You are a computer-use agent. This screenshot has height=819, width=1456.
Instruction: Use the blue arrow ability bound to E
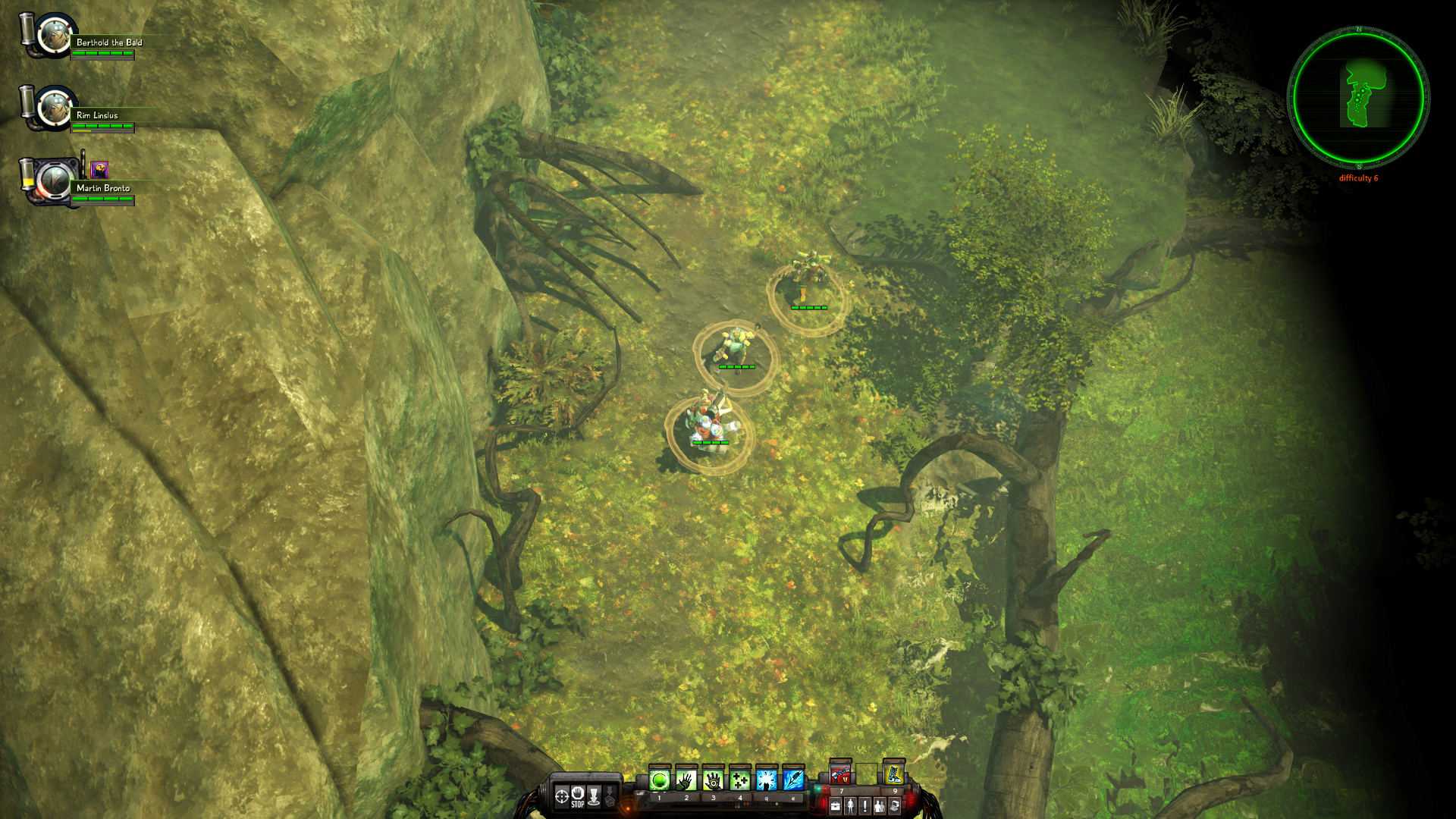pos(794,779)
